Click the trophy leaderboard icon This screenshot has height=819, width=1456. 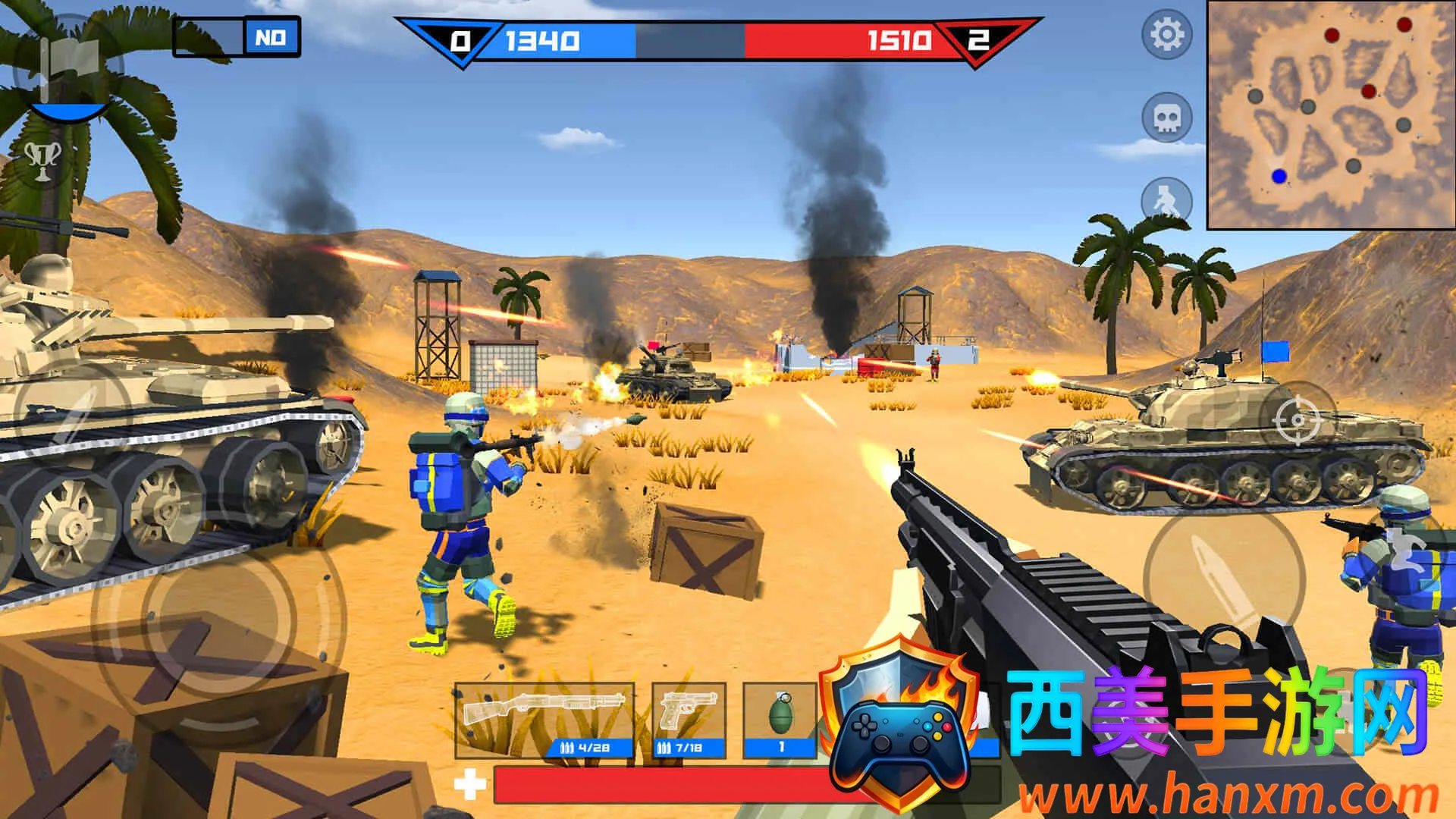[43, 159]
